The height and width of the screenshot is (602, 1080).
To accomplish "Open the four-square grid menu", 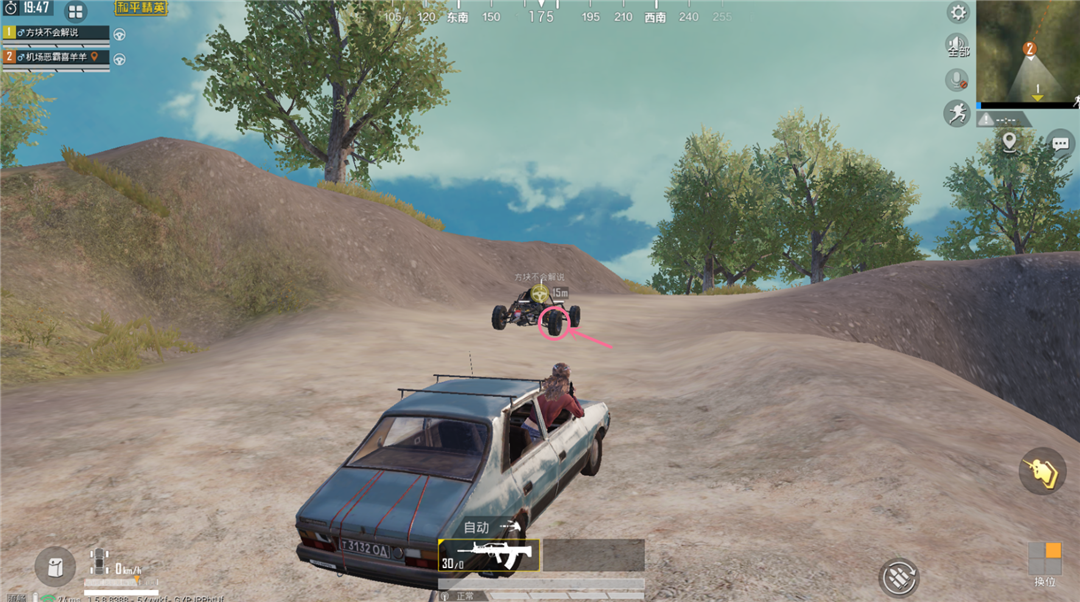I will (76, 12).
